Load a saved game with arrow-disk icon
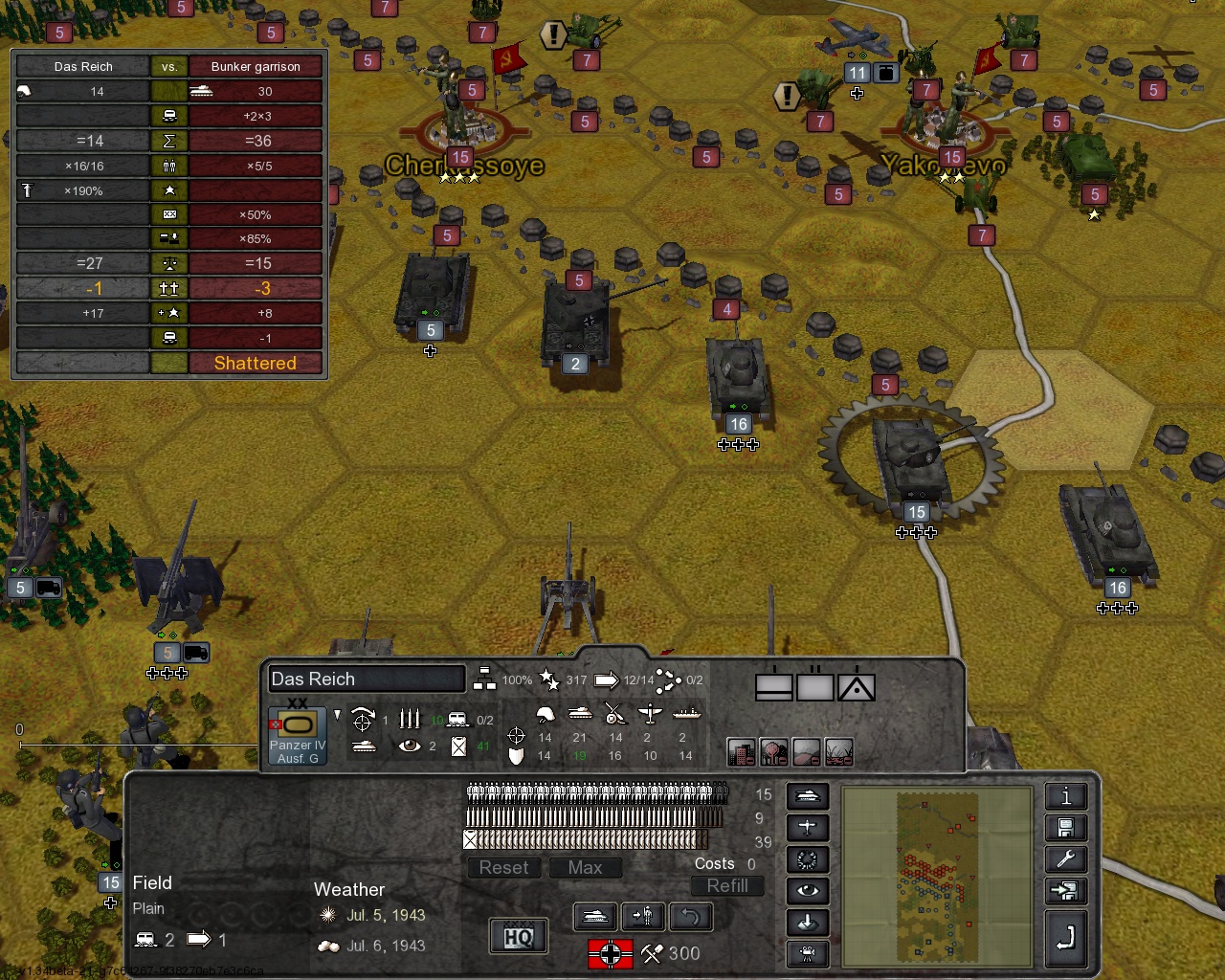The height and width of the screenshot is (980, 1225). 1065,891
